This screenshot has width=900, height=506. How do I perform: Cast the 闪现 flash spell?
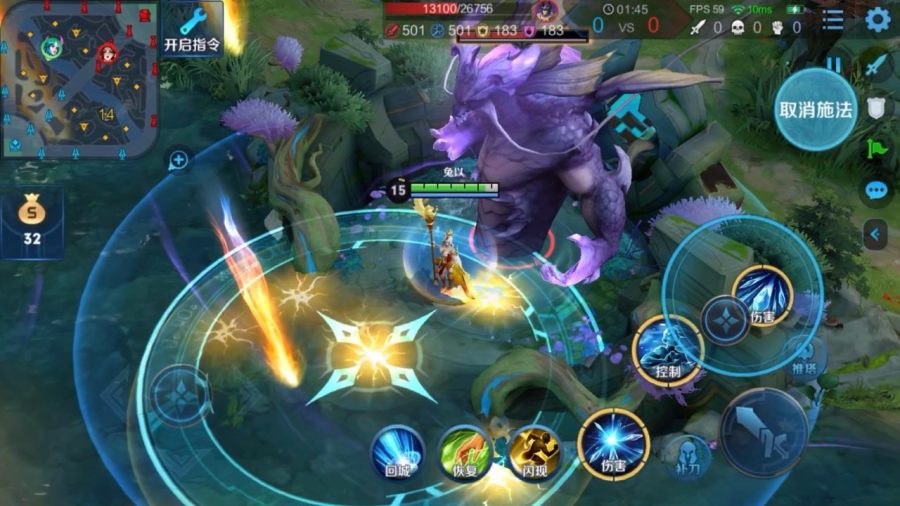point(533,452)
